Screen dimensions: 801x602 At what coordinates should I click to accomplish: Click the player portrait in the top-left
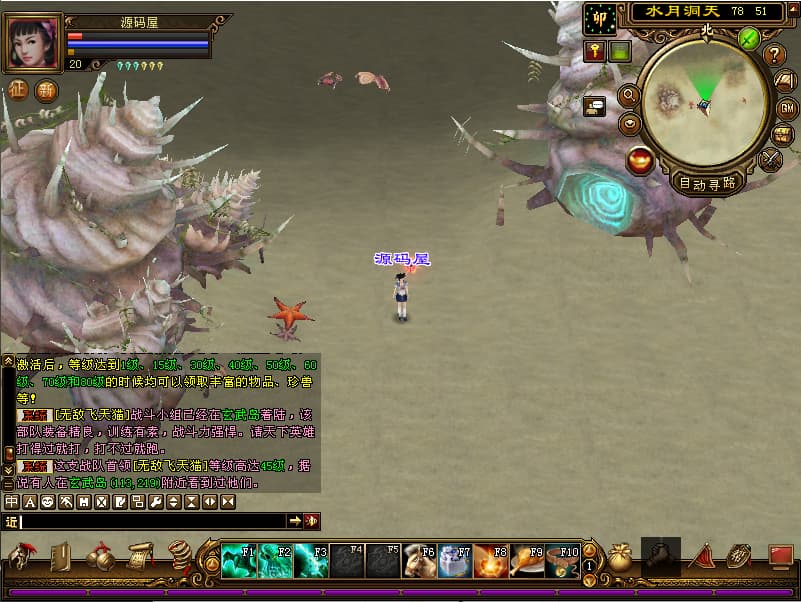click(x=33, y=42)
